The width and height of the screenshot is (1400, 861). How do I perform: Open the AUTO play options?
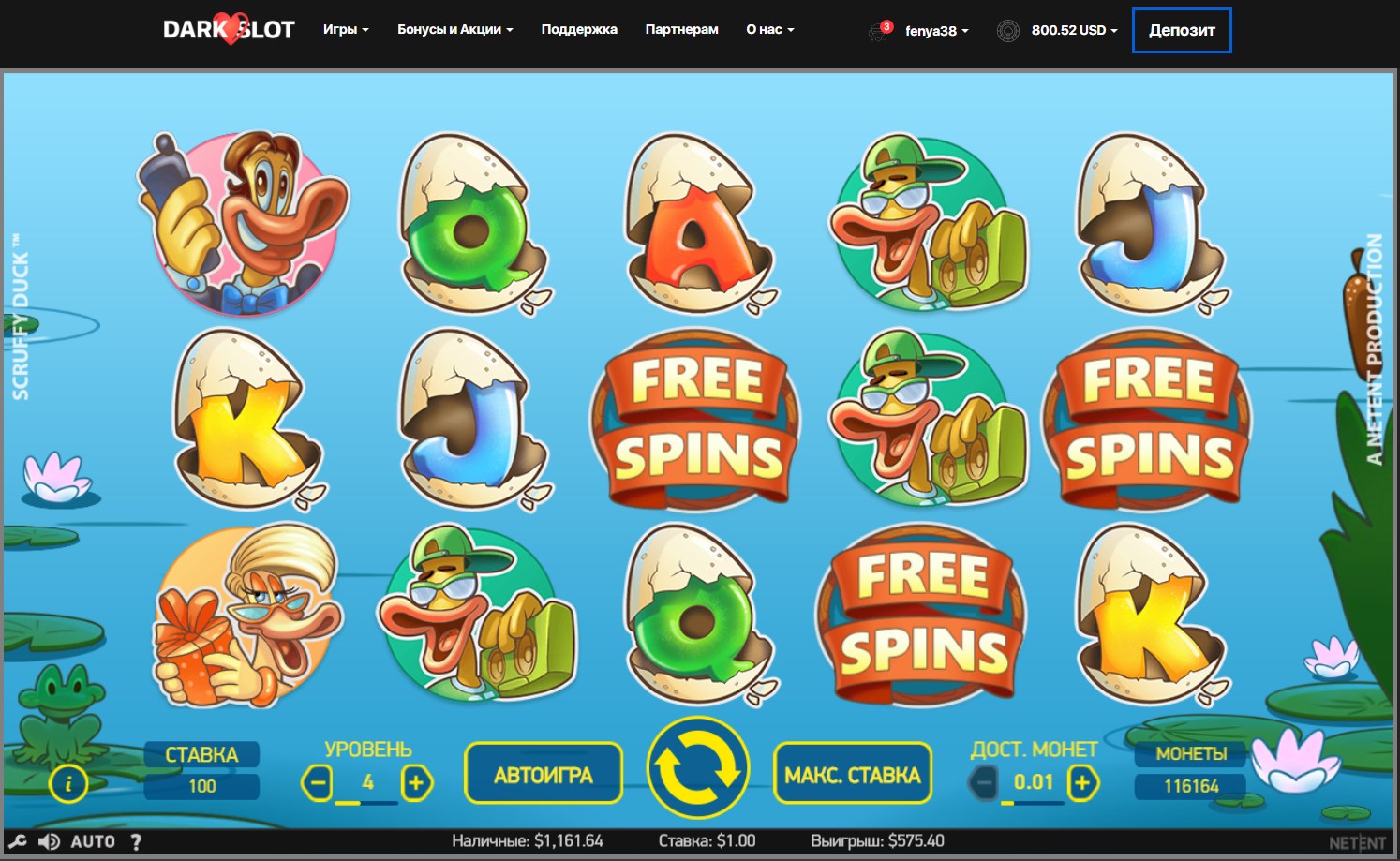tap(93, 841)
